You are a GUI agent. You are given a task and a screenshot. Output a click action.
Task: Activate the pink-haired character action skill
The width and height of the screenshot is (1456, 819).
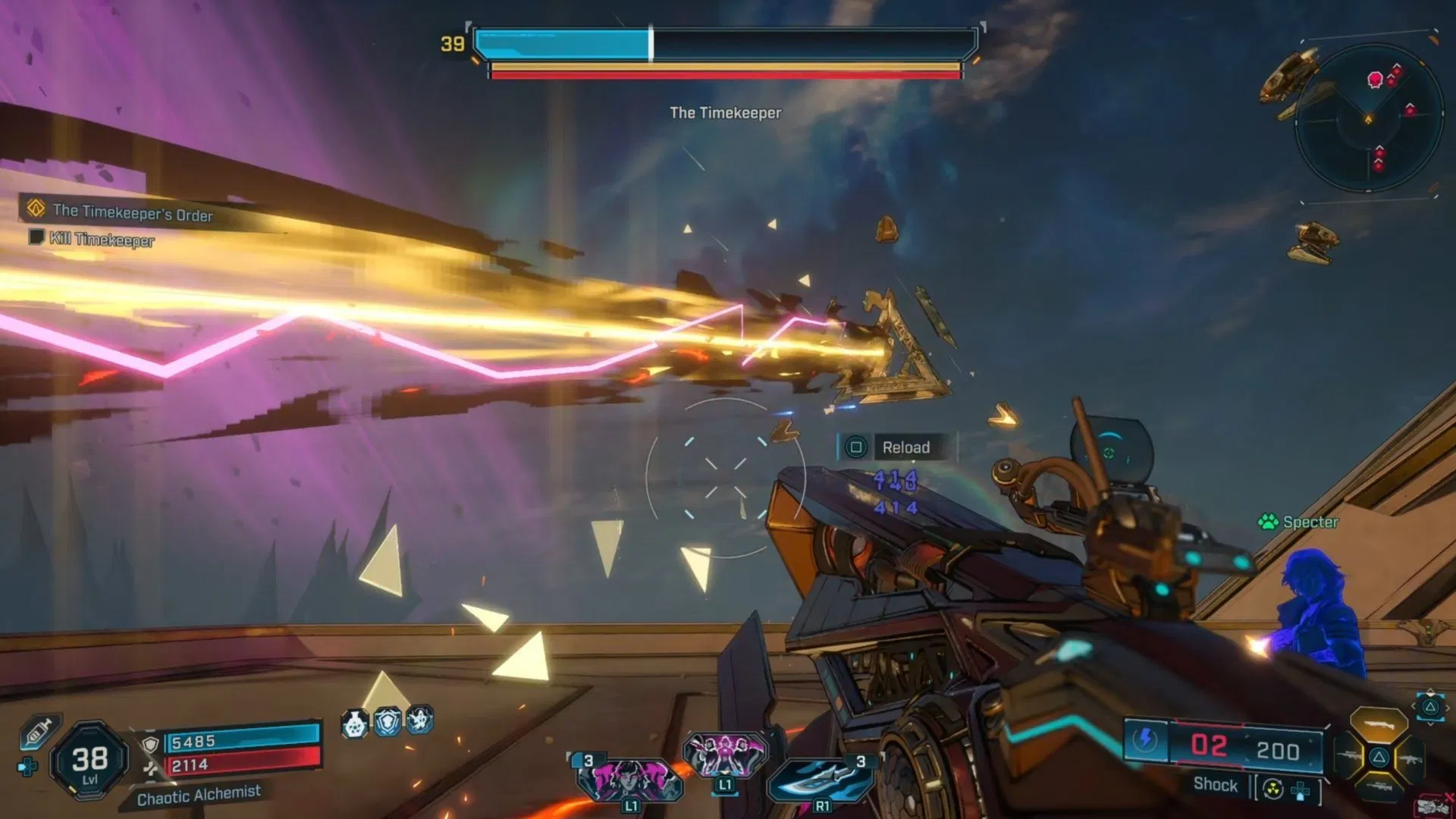click(x=629, y=779)
